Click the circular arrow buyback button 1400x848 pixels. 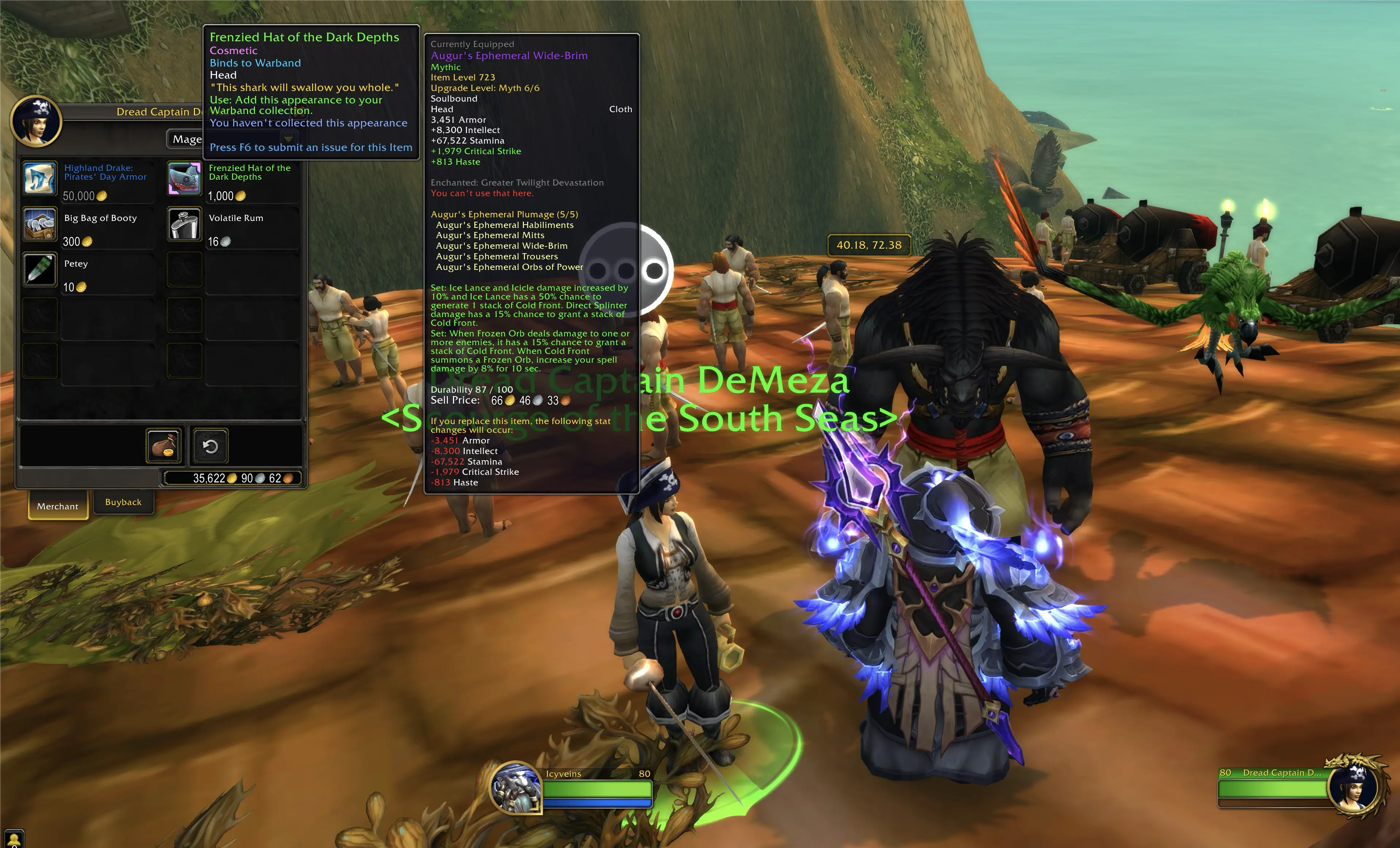coord(210,446)
